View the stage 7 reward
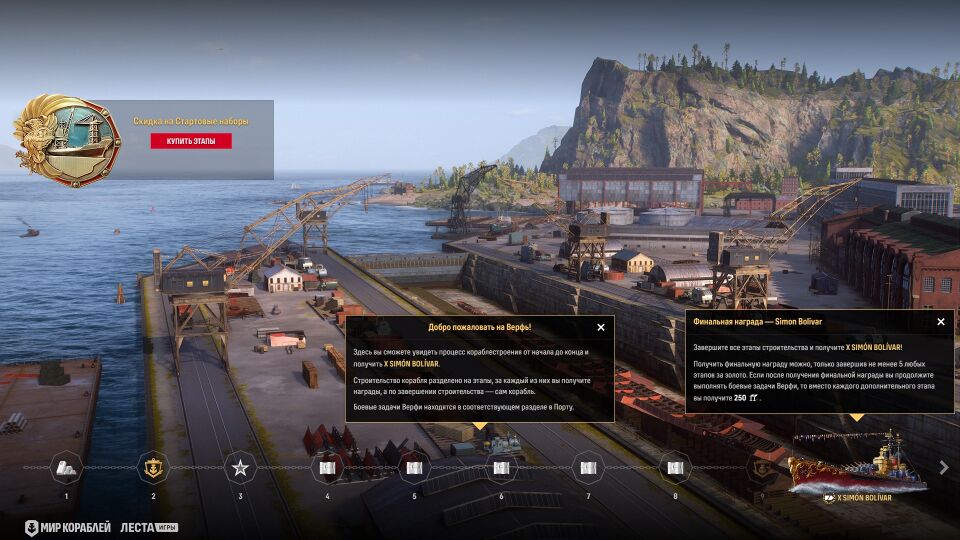Image resolution: width=960 pixels, height=540 pixels. tap(588, 467)
